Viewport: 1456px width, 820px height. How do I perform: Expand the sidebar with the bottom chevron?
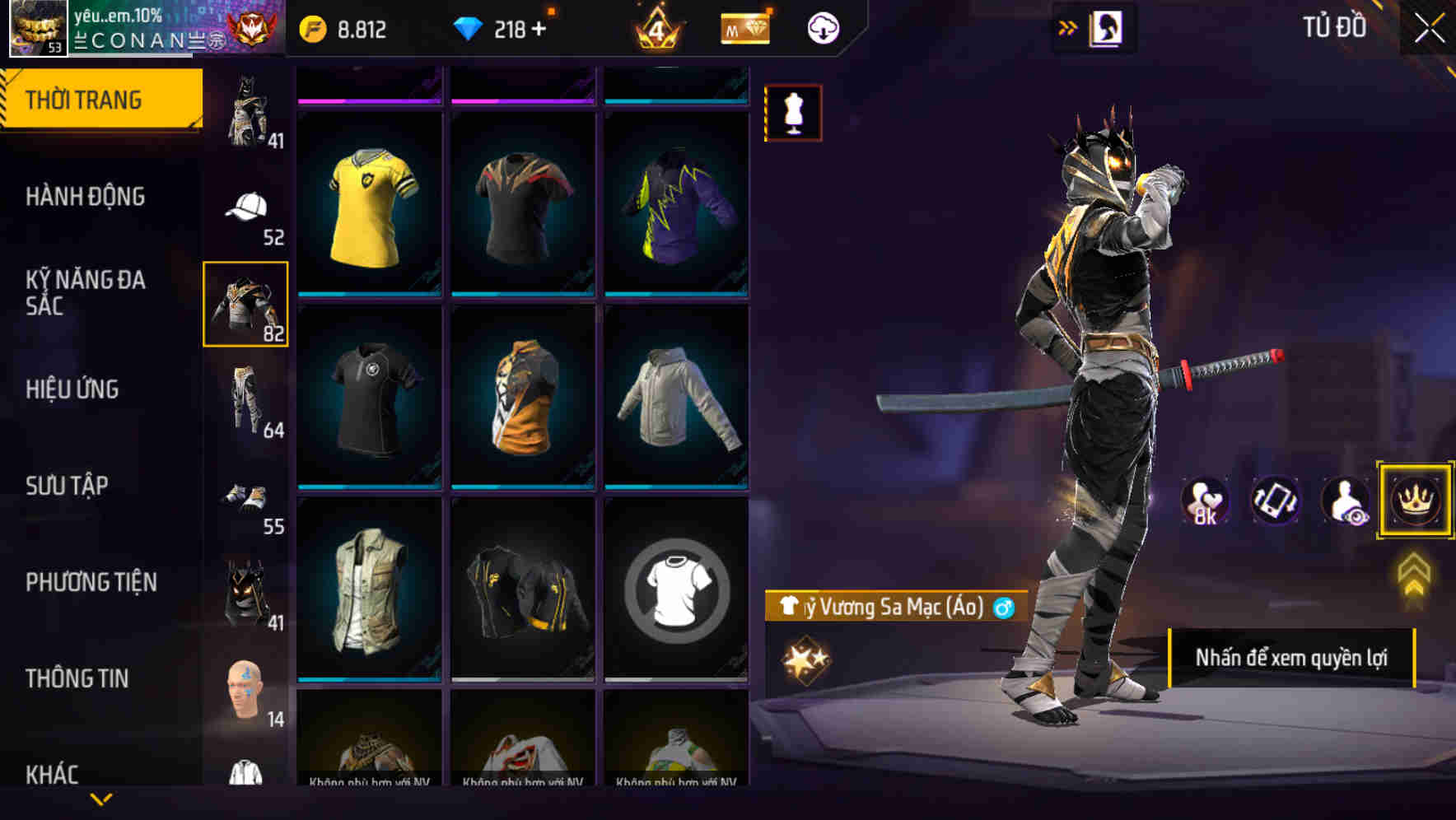click(101, 799)
